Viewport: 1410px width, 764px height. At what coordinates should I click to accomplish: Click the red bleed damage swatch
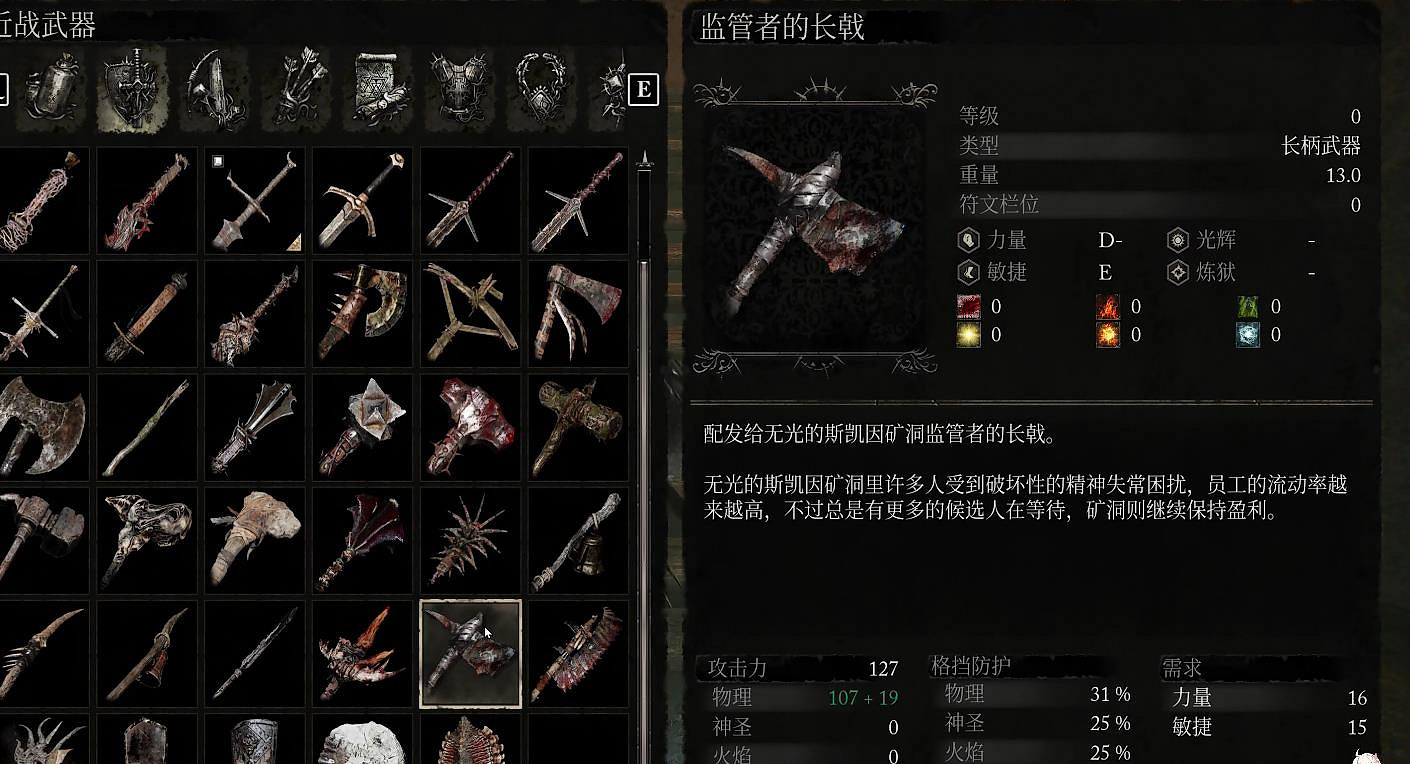point(968,306)
